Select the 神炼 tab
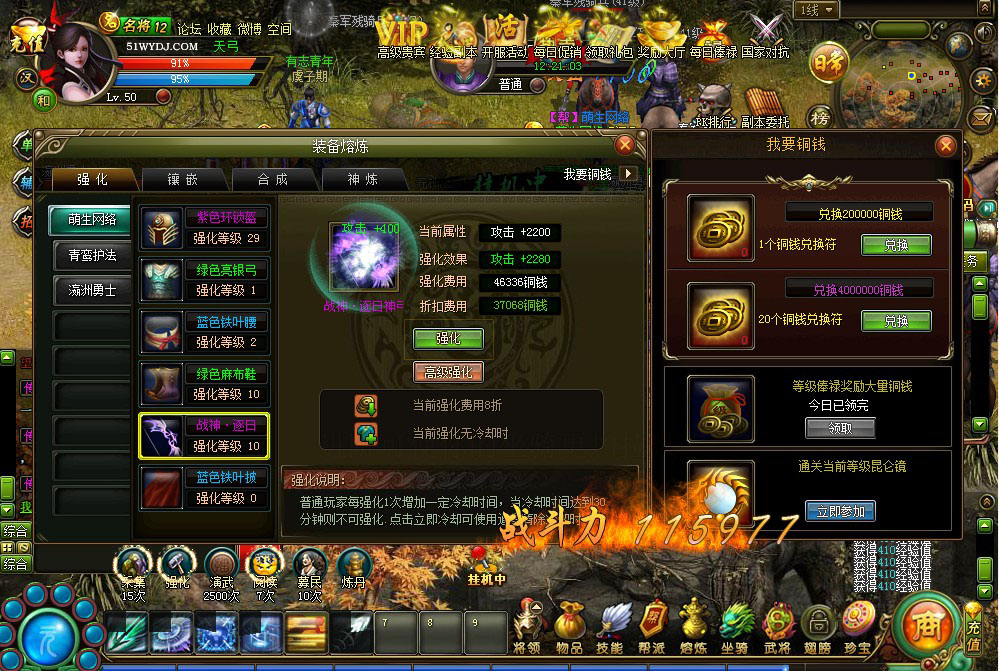999x671 pixels. (363, 179)
